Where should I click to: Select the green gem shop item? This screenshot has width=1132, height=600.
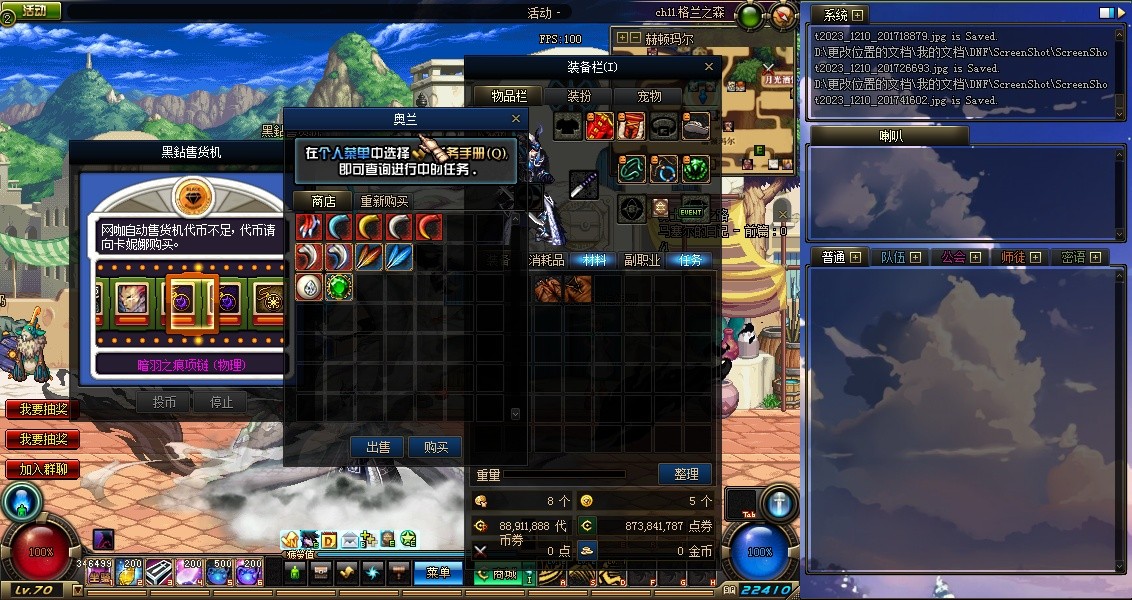point(339,287)
